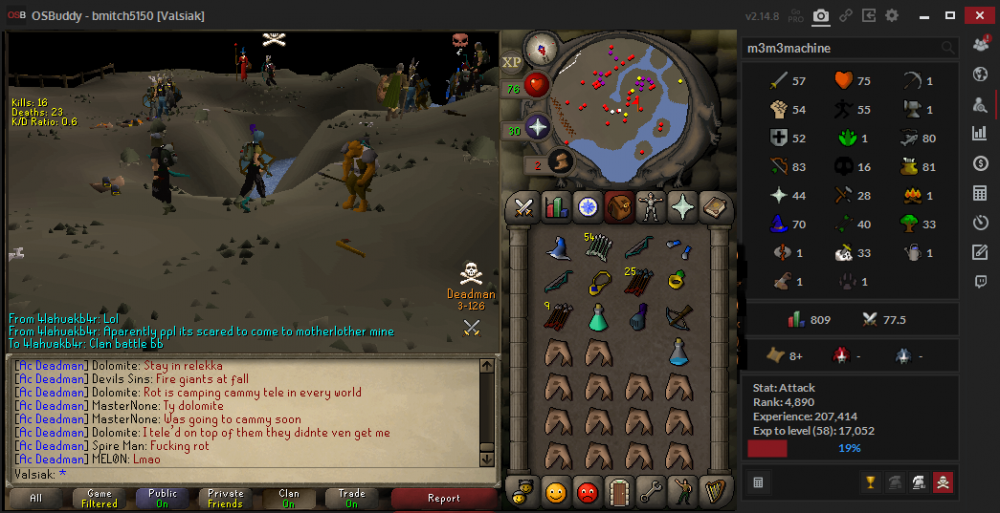The width and height of the screenshot is (1000, 513).
Task: Select the blue wizard hat in inventory
Action: [558, 247]
